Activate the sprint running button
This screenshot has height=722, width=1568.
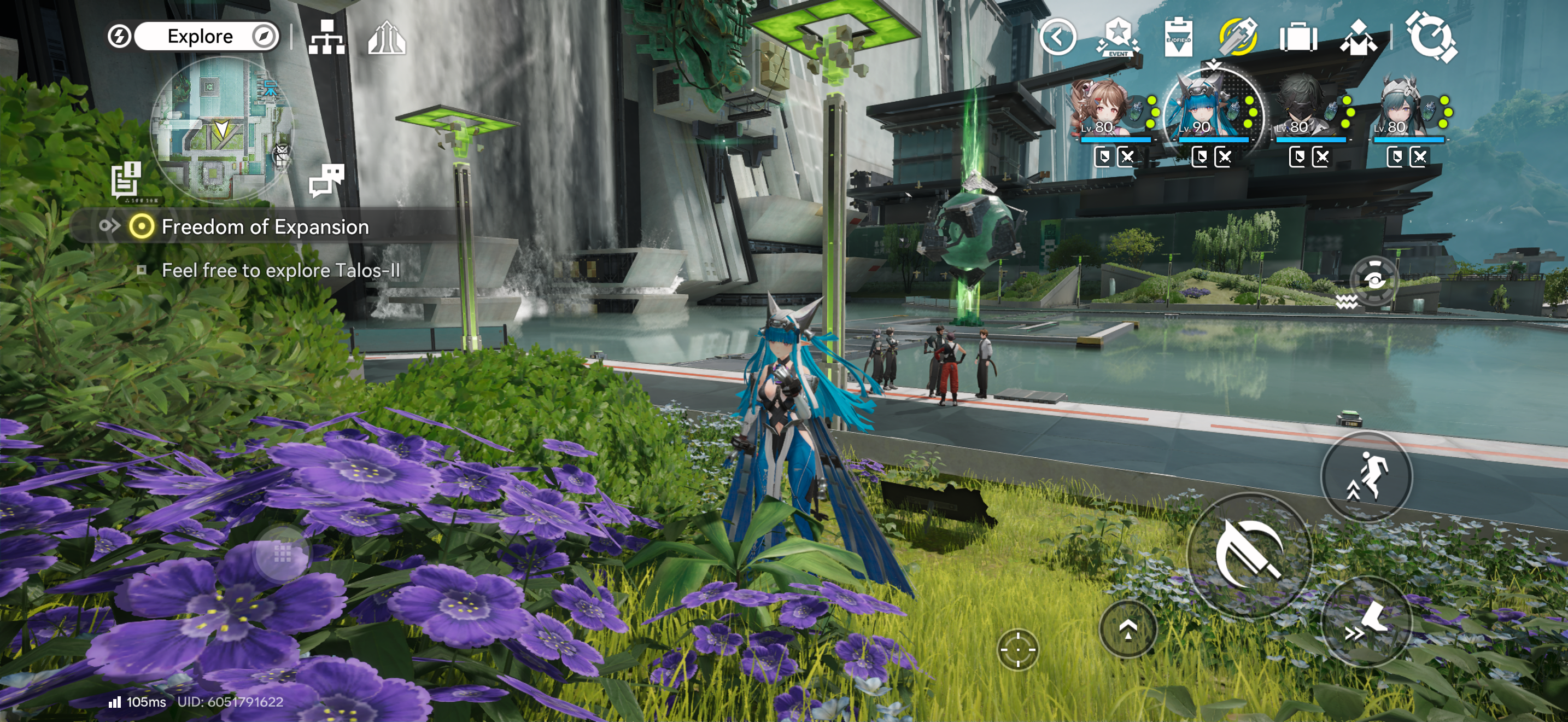[1366, 476]
